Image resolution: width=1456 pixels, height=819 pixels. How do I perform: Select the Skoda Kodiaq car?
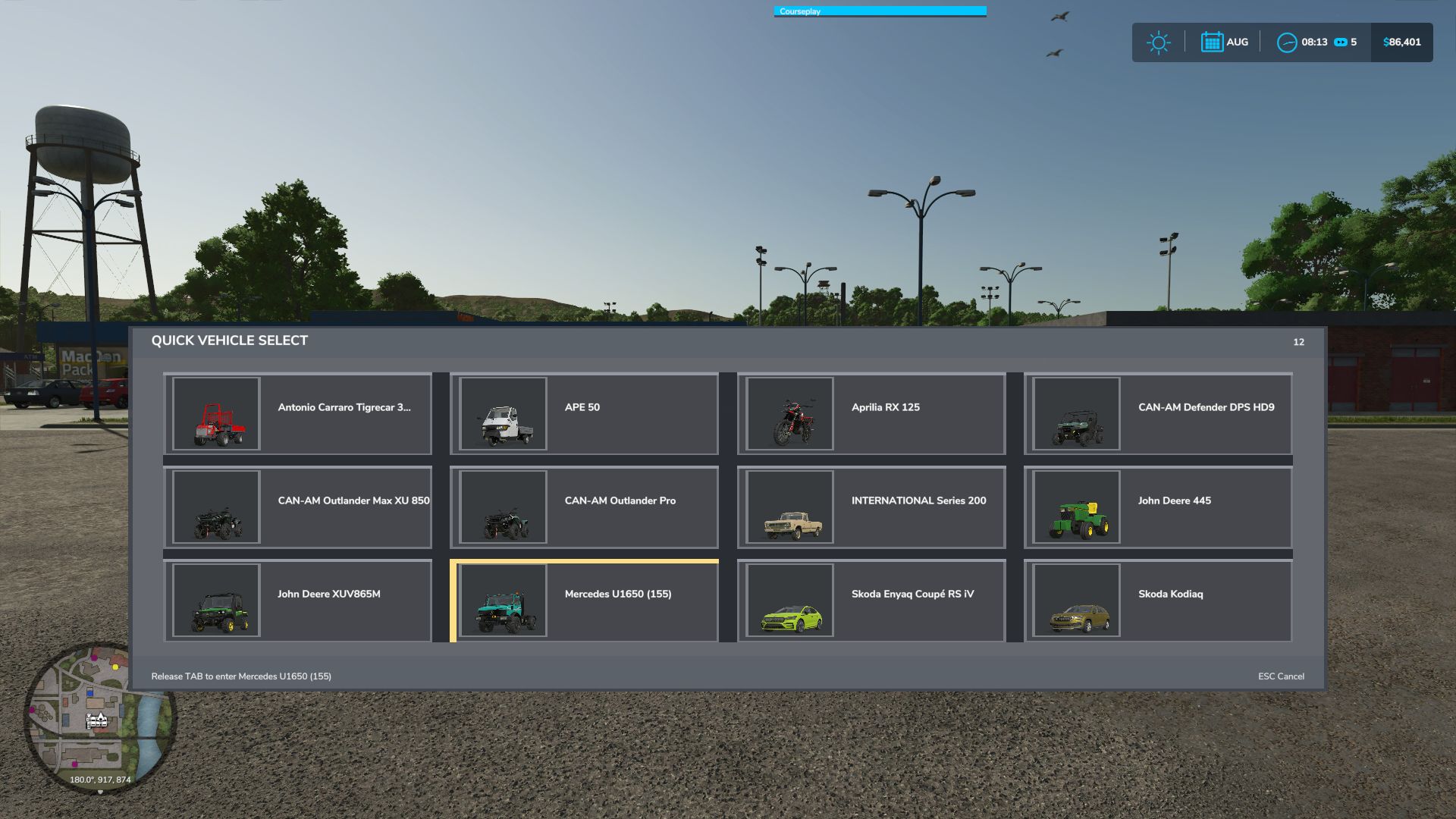(x=1158, y=601)
